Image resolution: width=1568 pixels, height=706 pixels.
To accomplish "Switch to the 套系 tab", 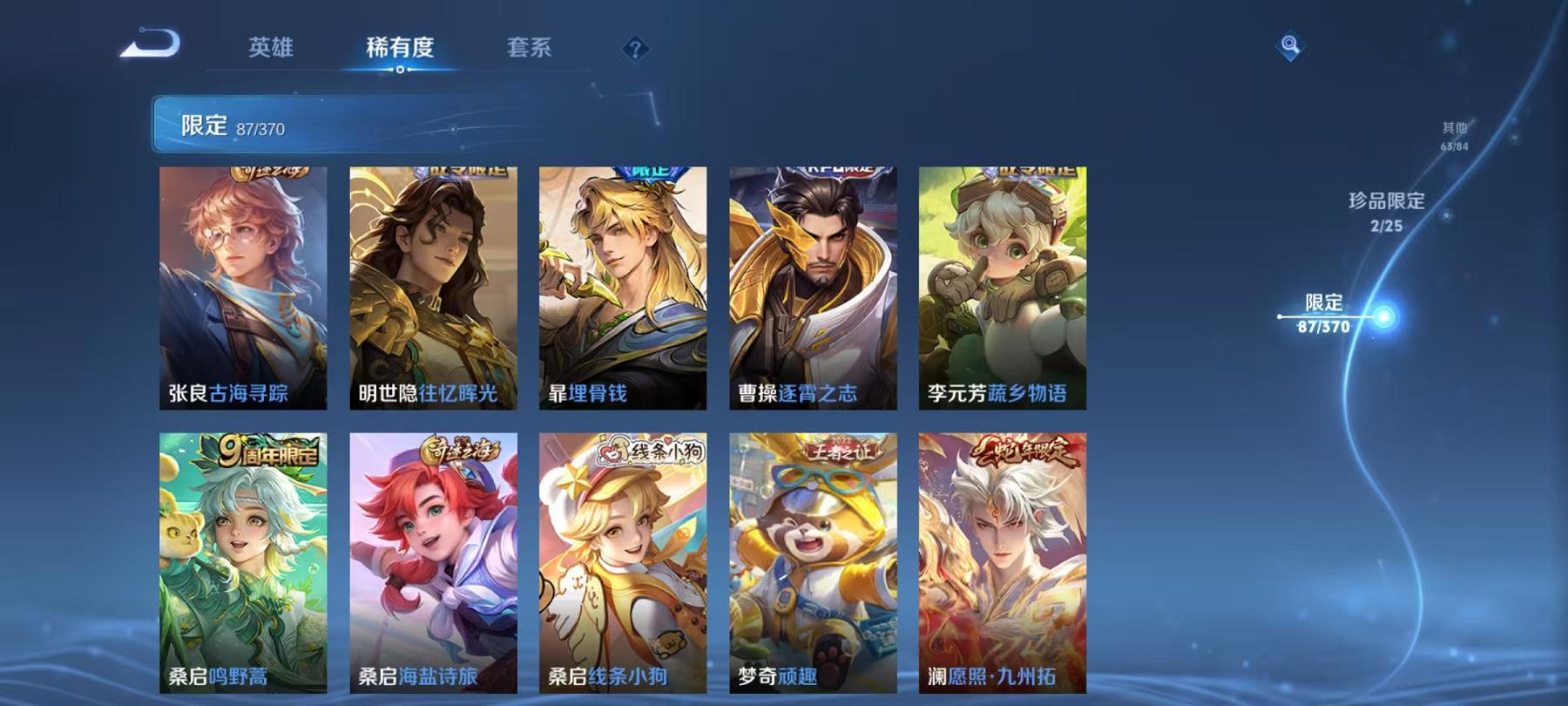I will [531, 50].
